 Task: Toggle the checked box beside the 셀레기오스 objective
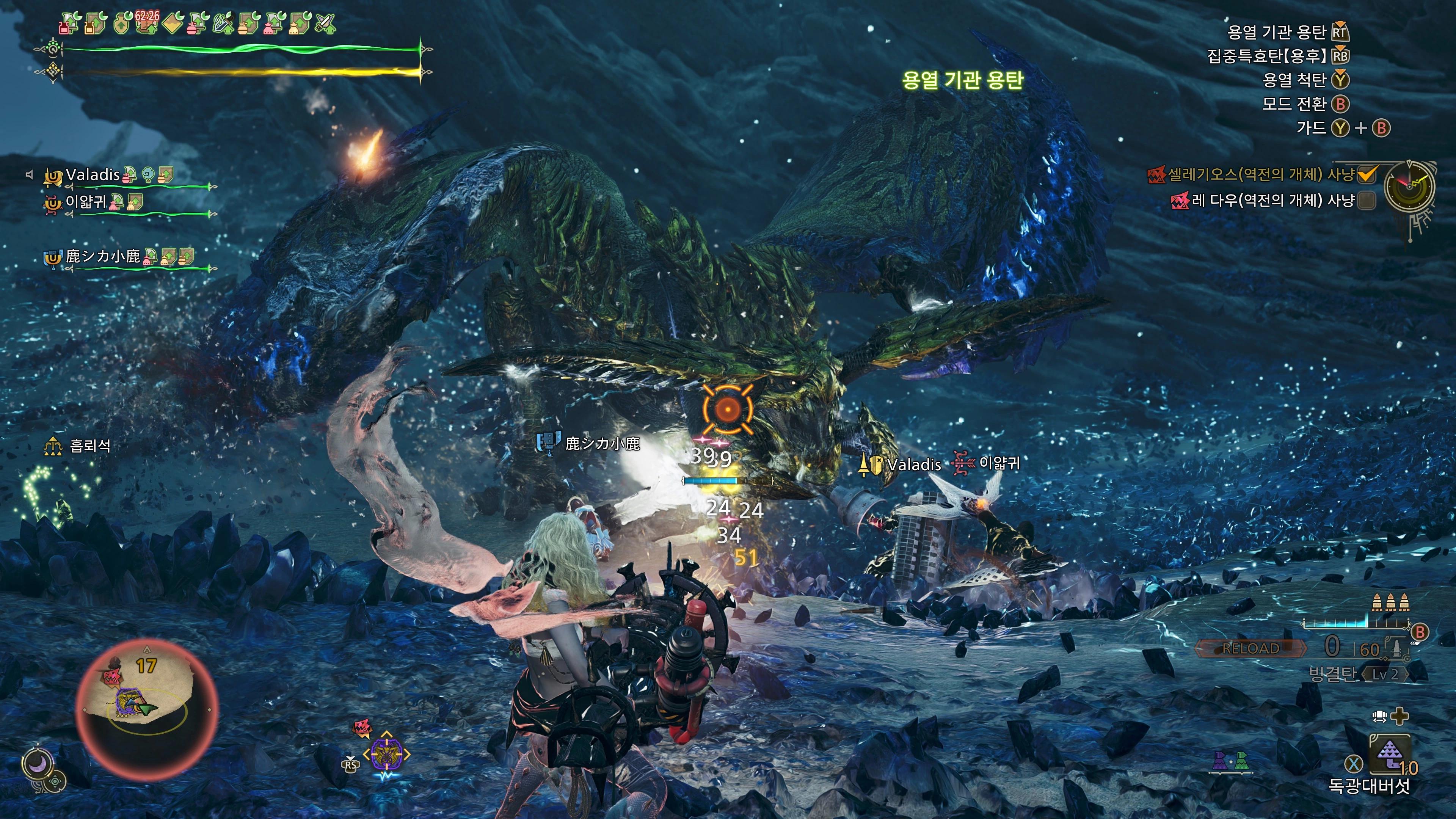pos(1367,175)
